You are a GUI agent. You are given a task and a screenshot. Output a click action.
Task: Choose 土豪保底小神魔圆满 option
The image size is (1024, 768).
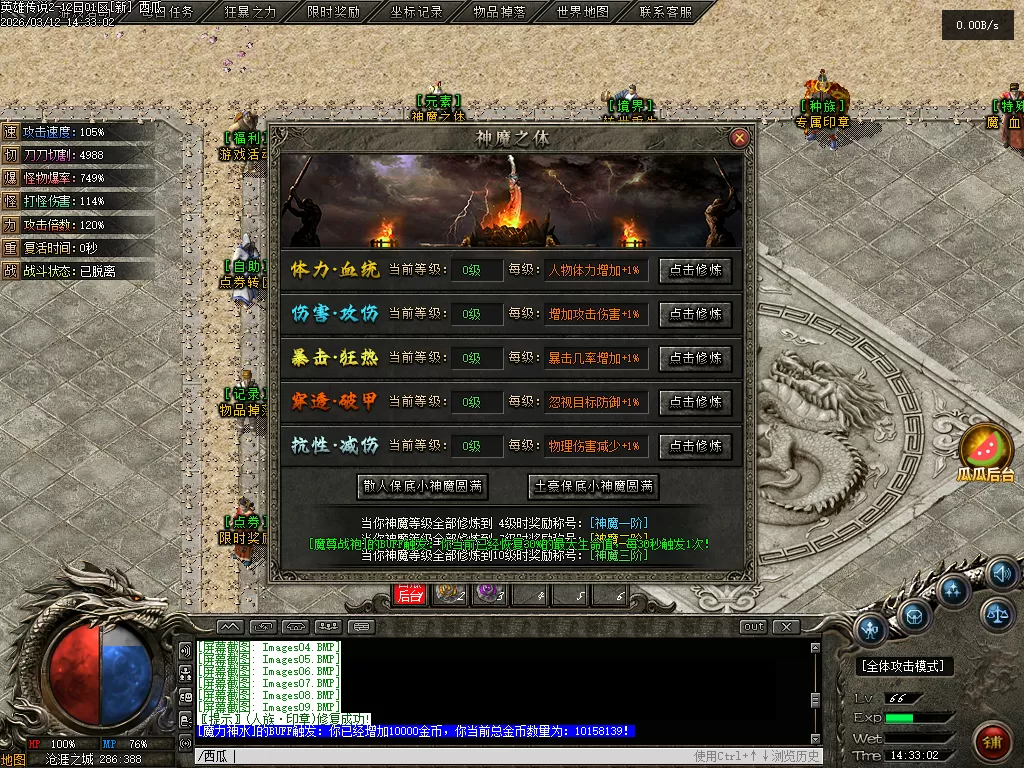coord(595,487)
